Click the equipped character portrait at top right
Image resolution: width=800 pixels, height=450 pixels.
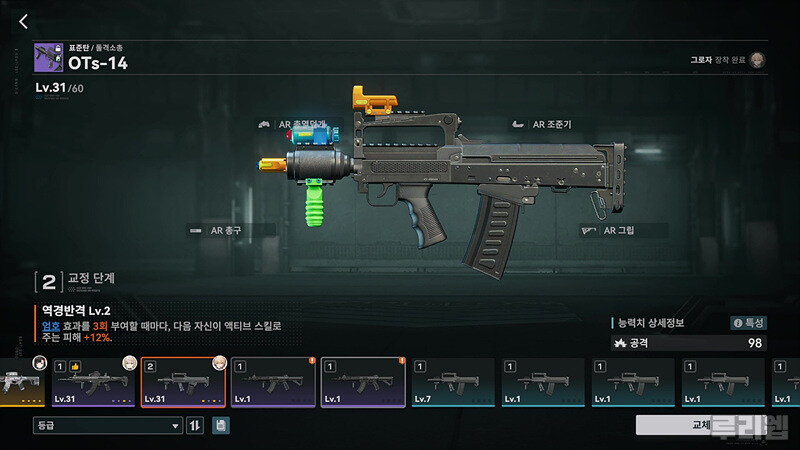click(x=758, y=60)
